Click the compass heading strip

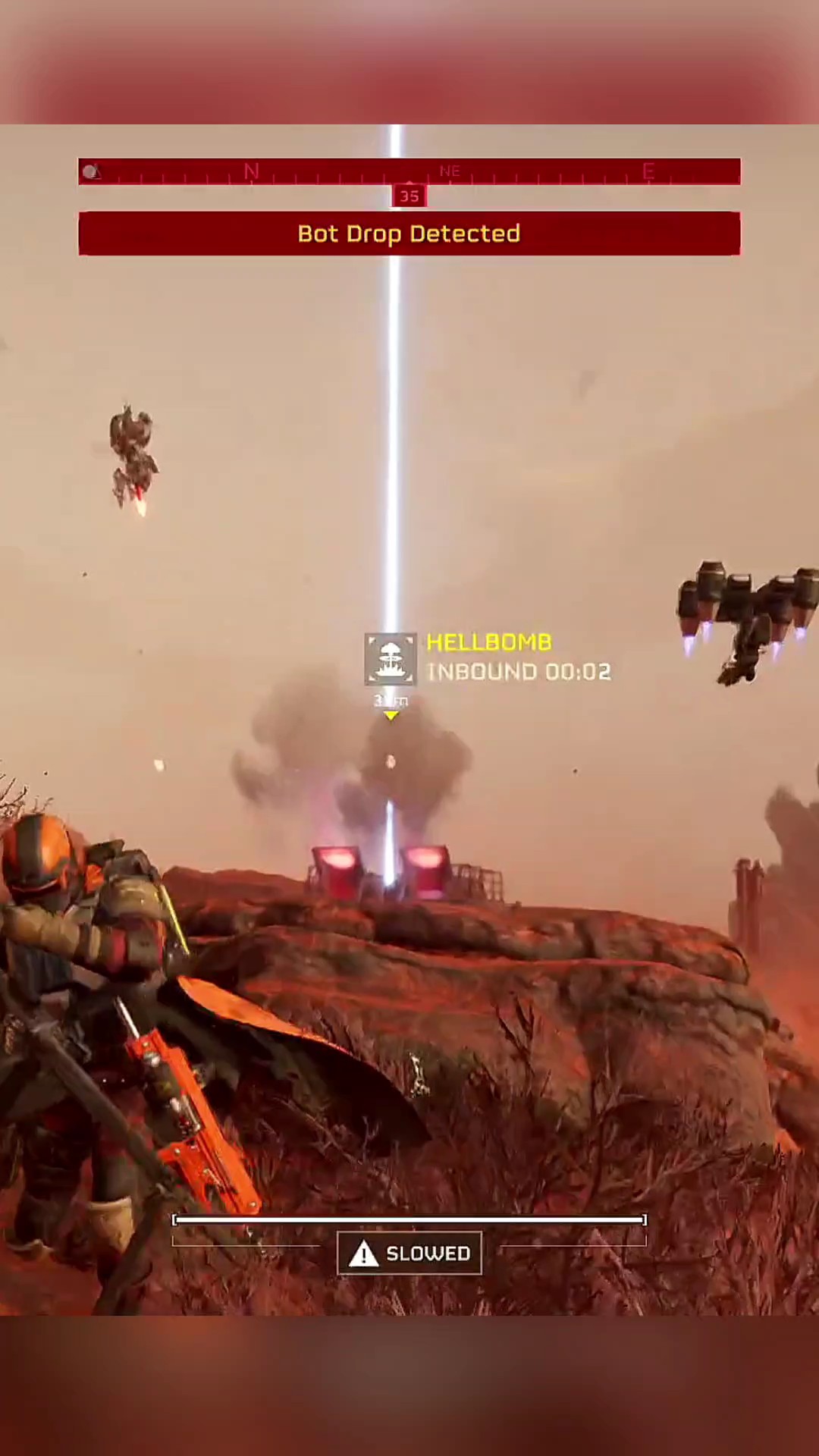coord(409,171)
